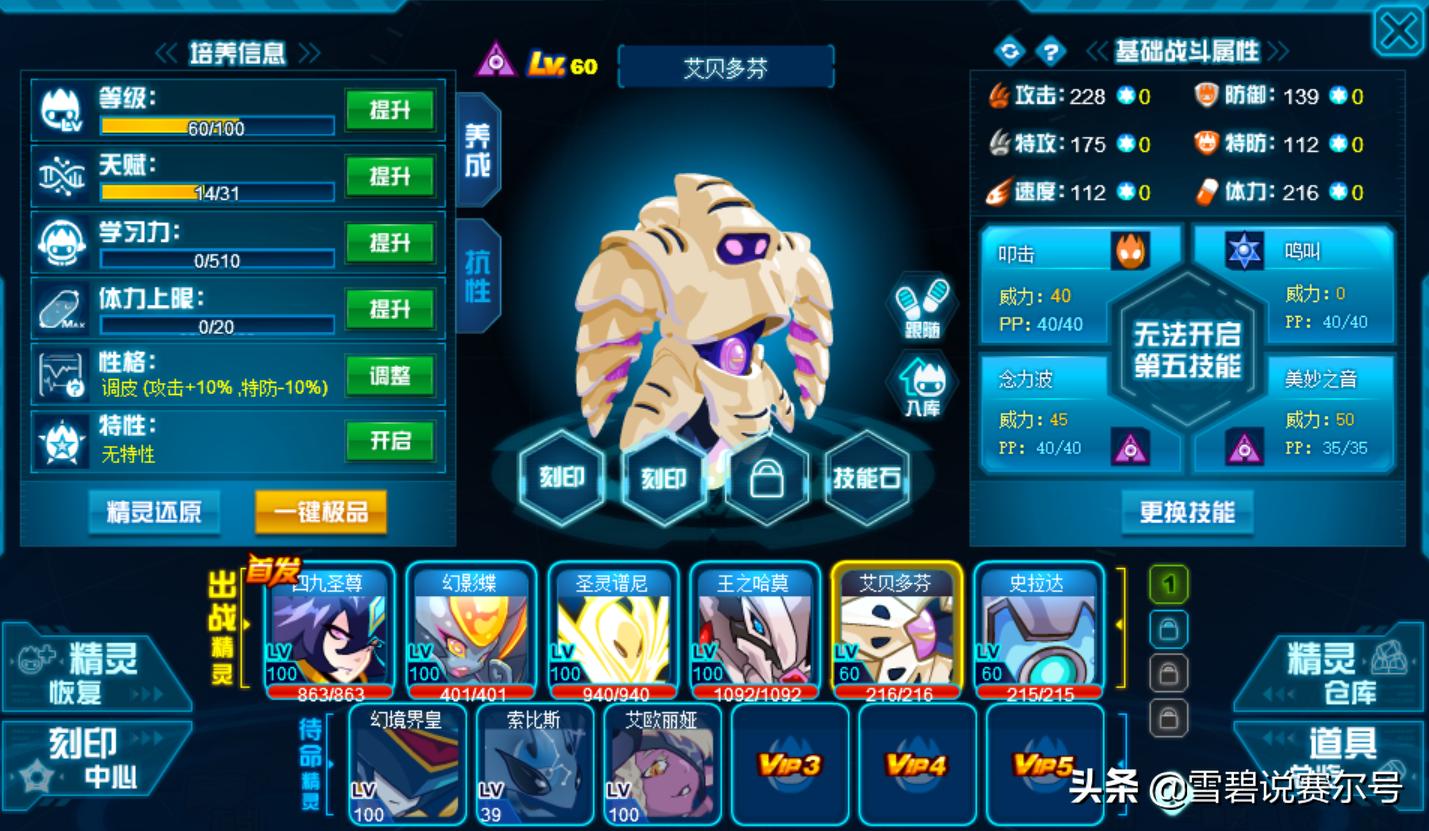Choose the 精灵还原 button
This screenshot has width=1429, height=831.
pos(154,512)
